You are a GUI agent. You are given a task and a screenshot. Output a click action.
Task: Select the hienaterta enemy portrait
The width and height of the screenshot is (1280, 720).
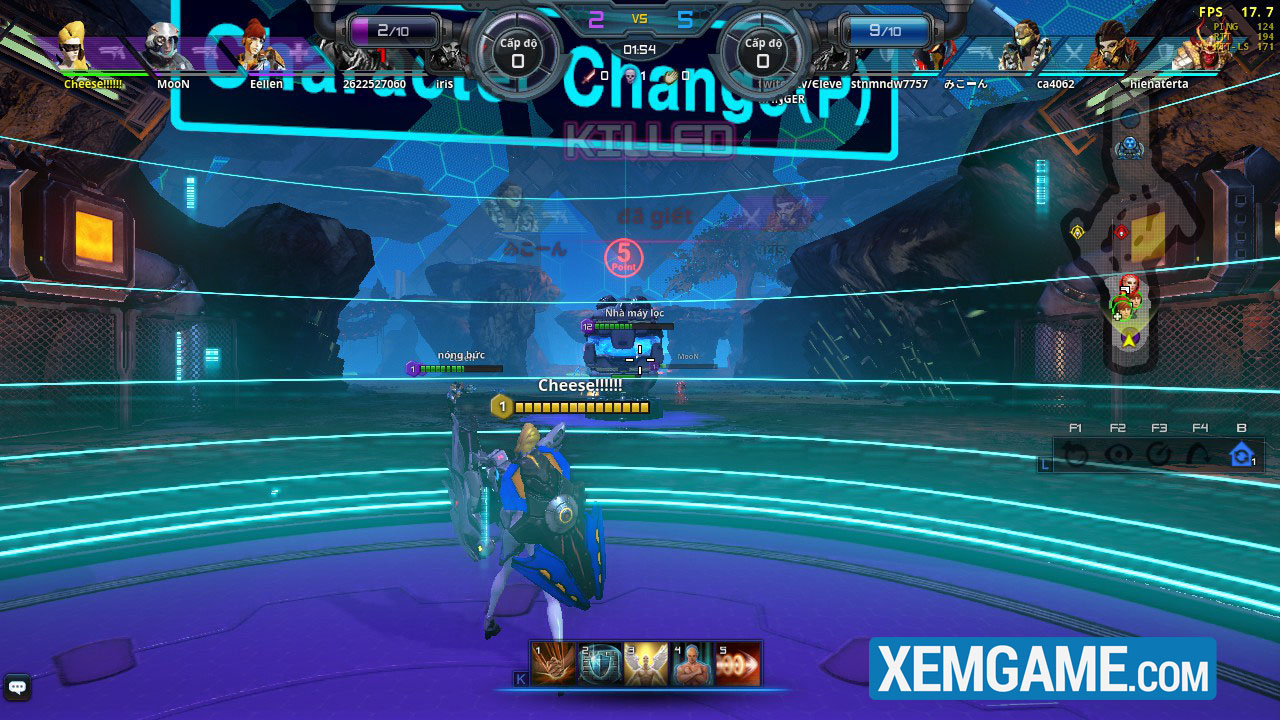click(x=1108, y=48)
